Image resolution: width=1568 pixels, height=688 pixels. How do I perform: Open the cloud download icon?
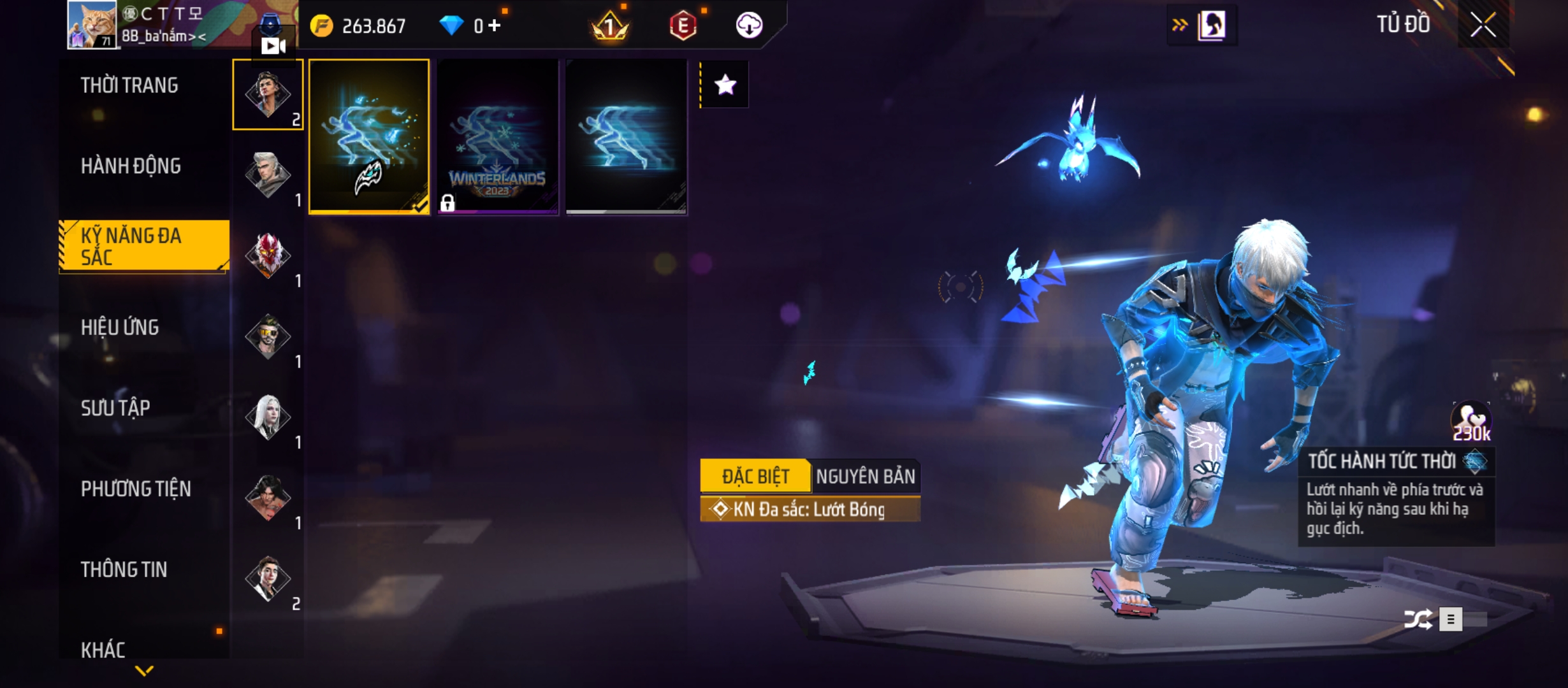pyautogui.click(x=749, y=25)
